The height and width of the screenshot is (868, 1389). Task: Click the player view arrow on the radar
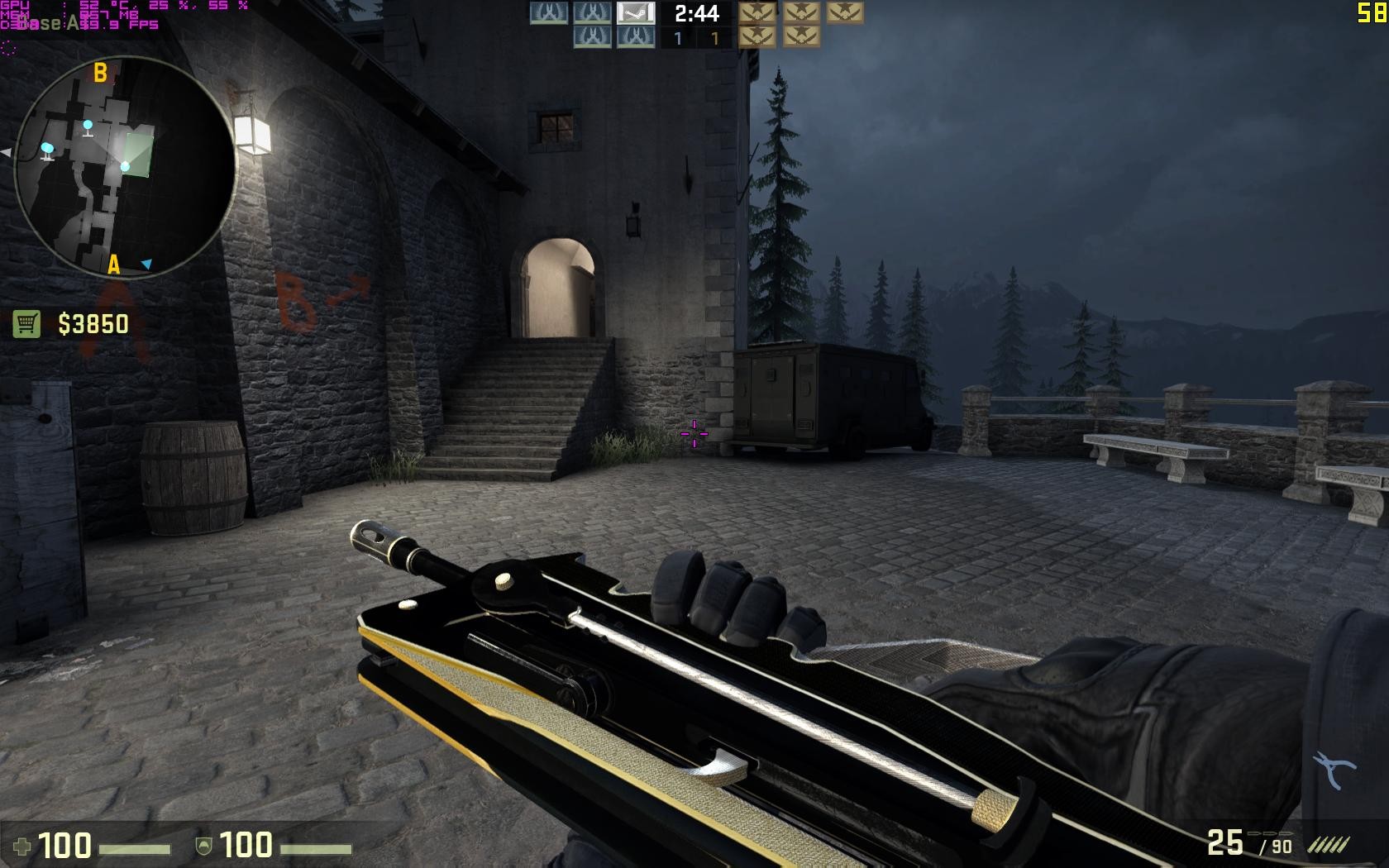[147, 264]
